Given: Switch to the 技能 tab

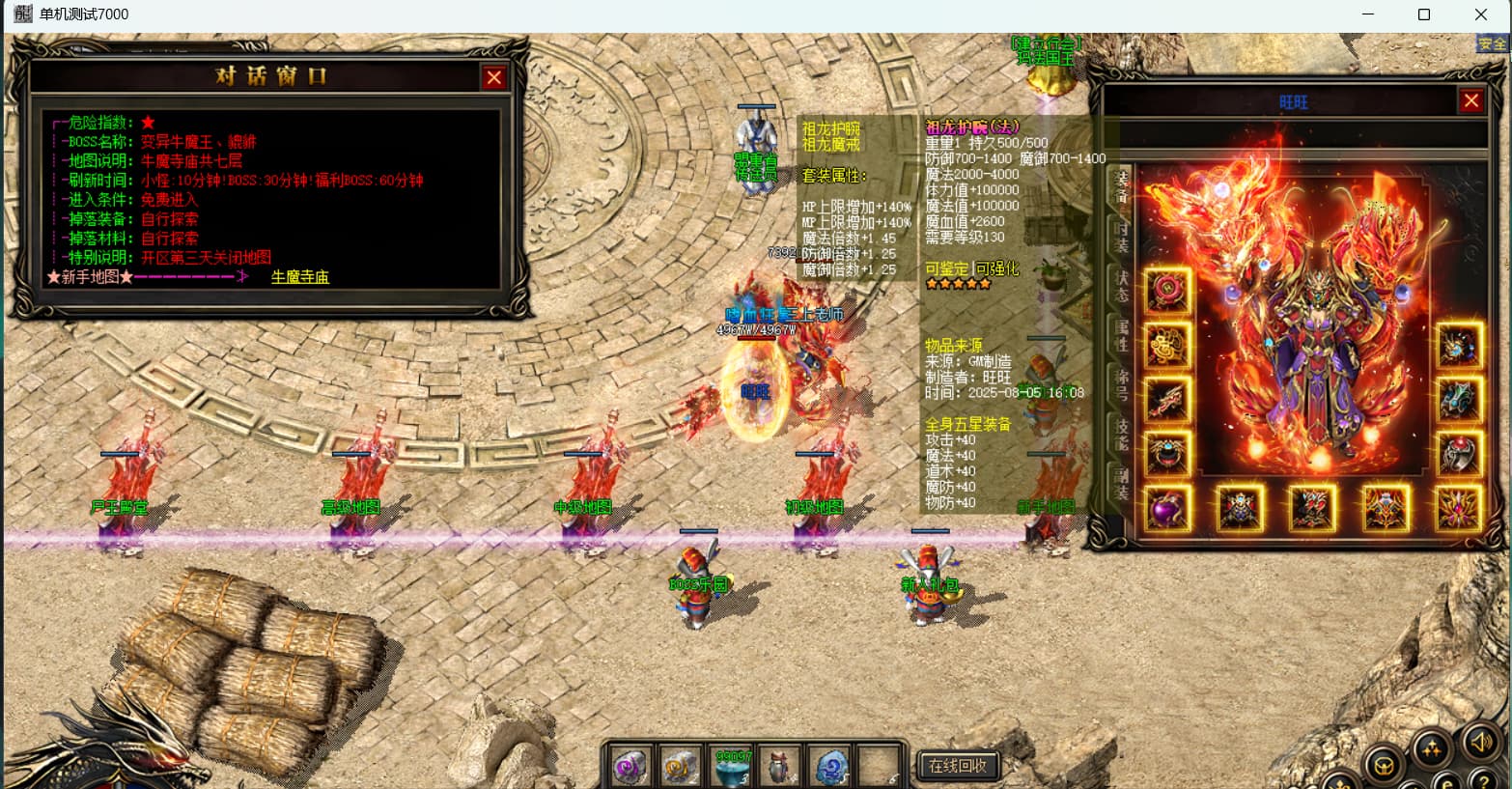Looking at the screenshot, I should pos(1121,433).
